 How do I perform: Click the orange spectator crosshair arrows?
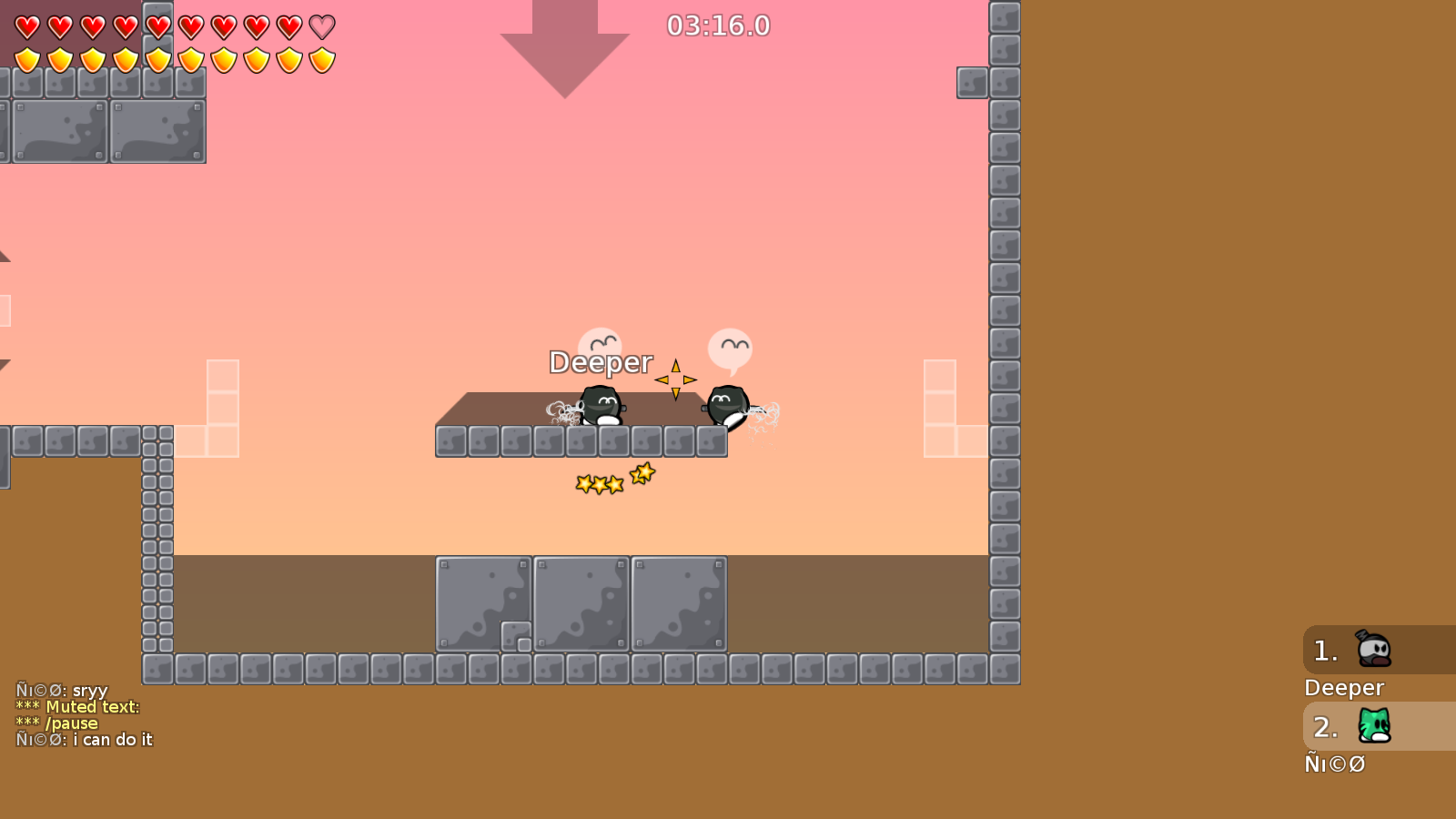[677, 378]
